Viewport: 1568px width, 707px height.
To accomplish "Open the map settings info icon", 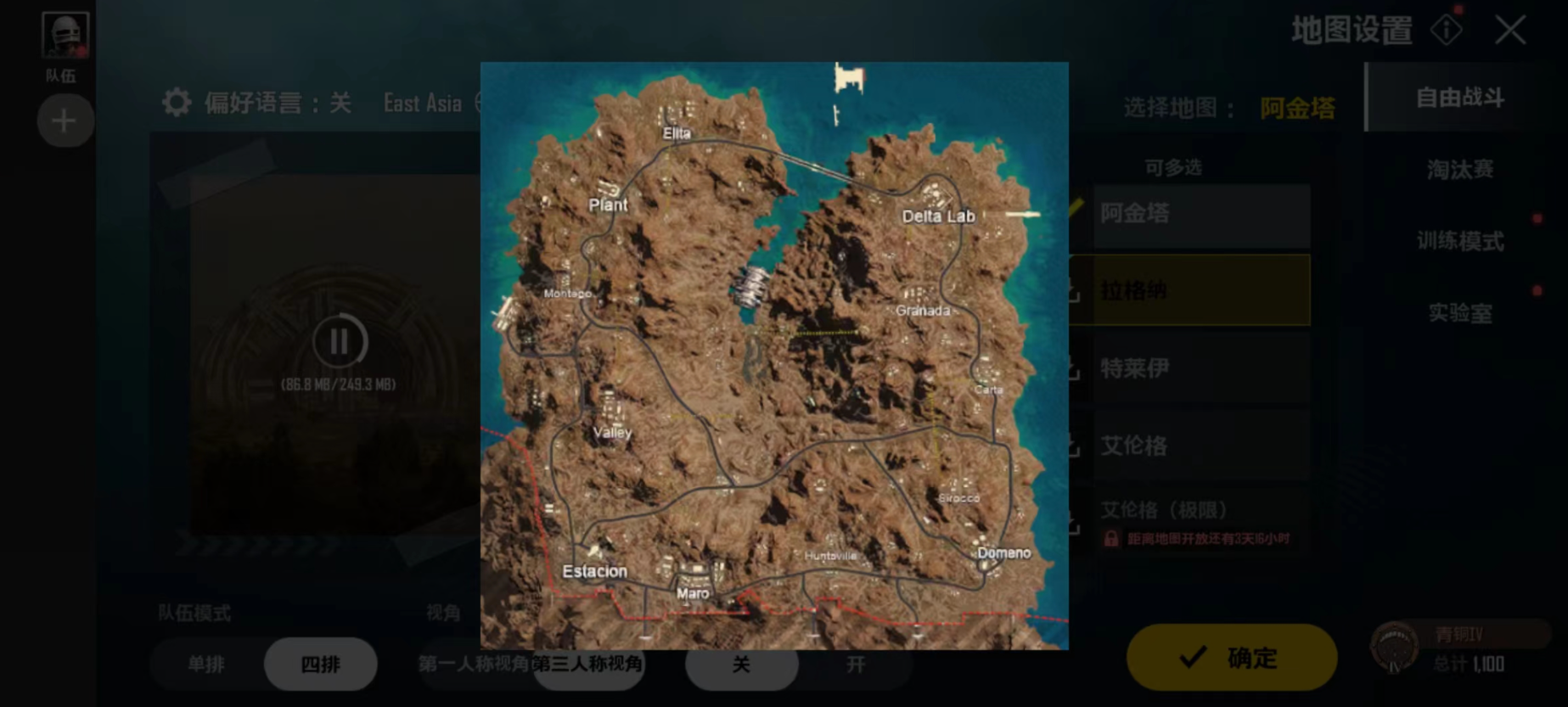I will 1446,31.
